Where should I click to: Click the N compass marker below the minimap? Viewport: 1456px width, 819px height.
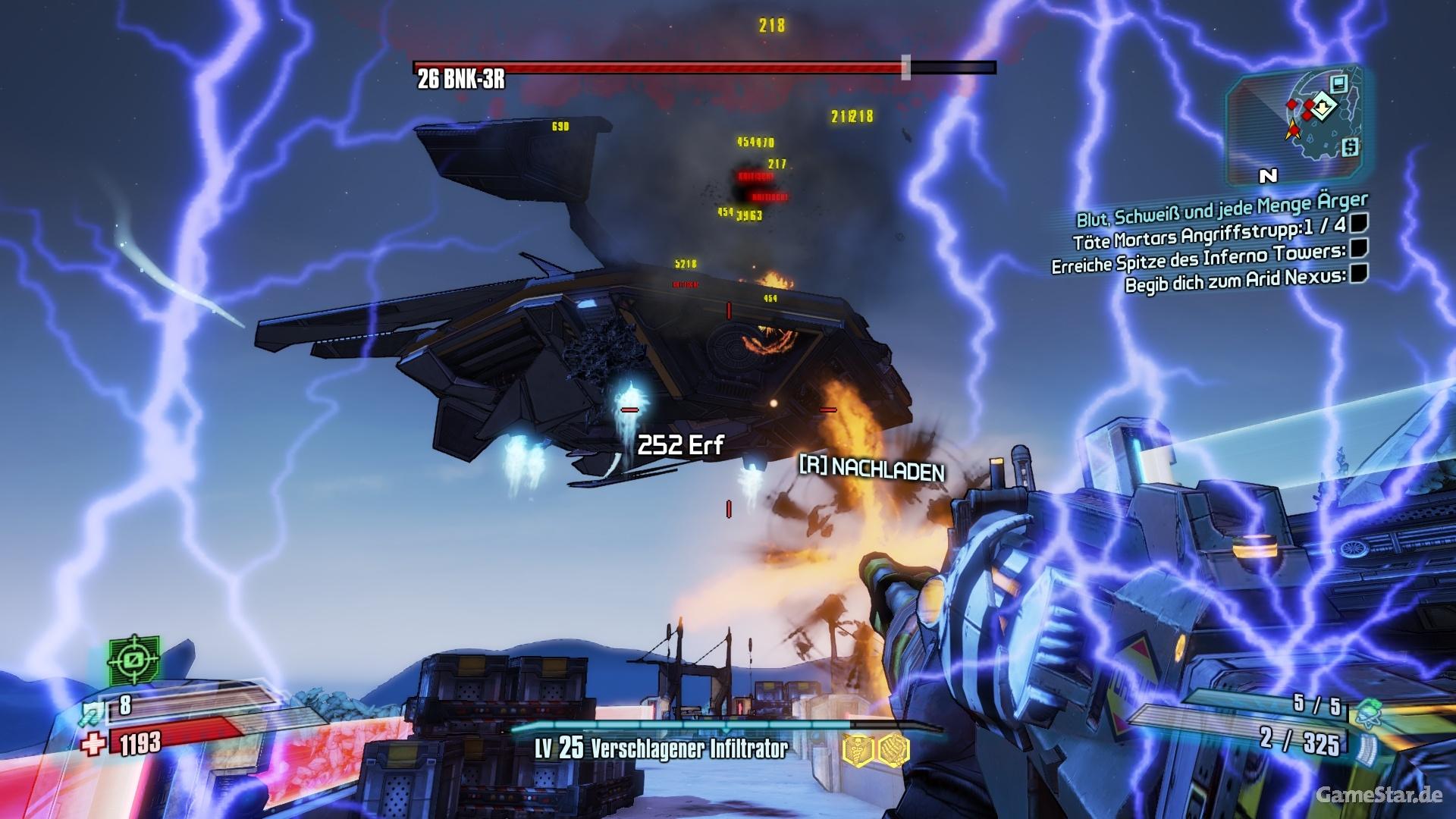pos(1267,176)
